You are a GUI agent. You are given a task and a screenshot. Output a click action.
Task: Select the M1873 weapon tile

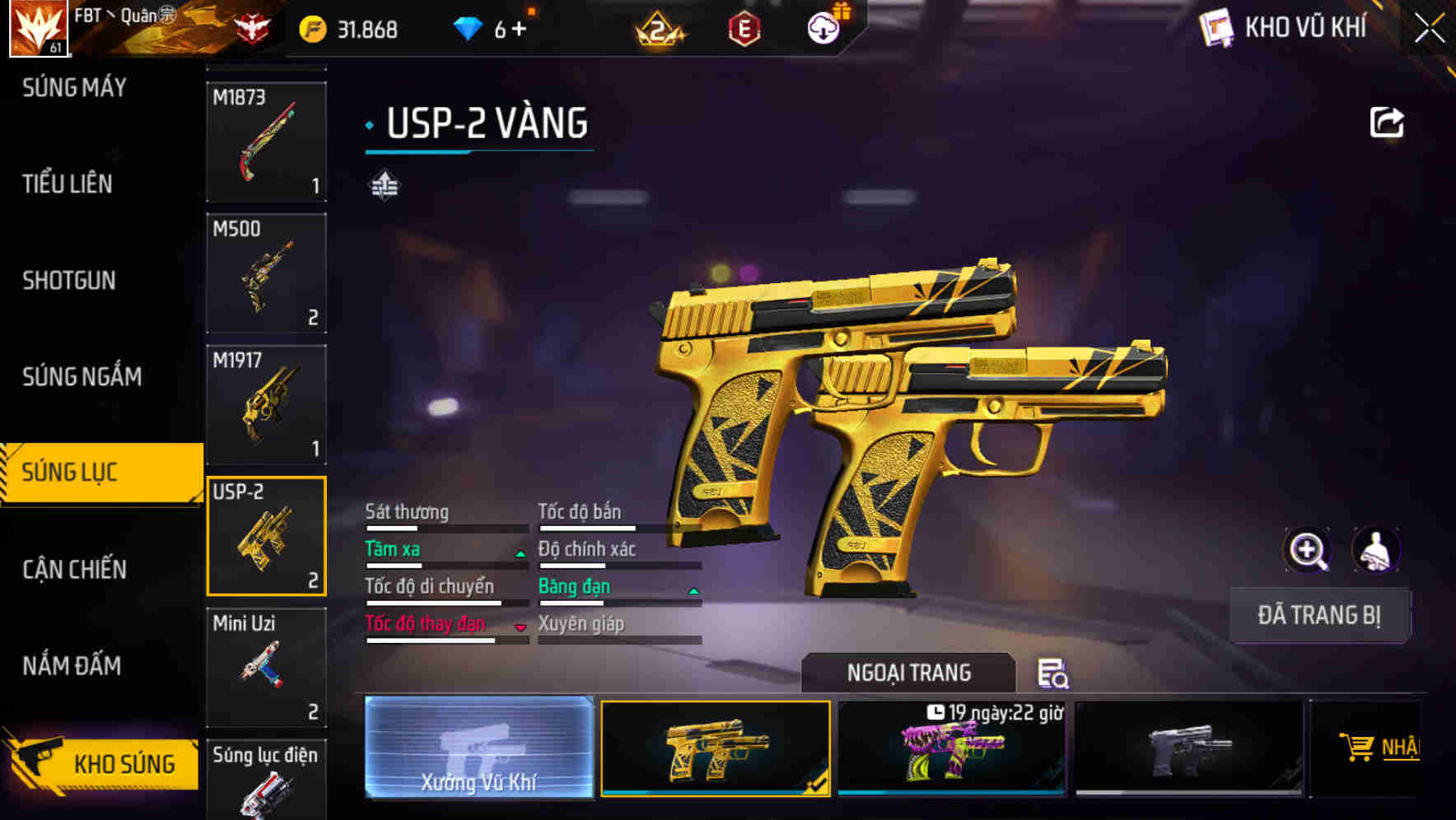(x=266, y=142)
